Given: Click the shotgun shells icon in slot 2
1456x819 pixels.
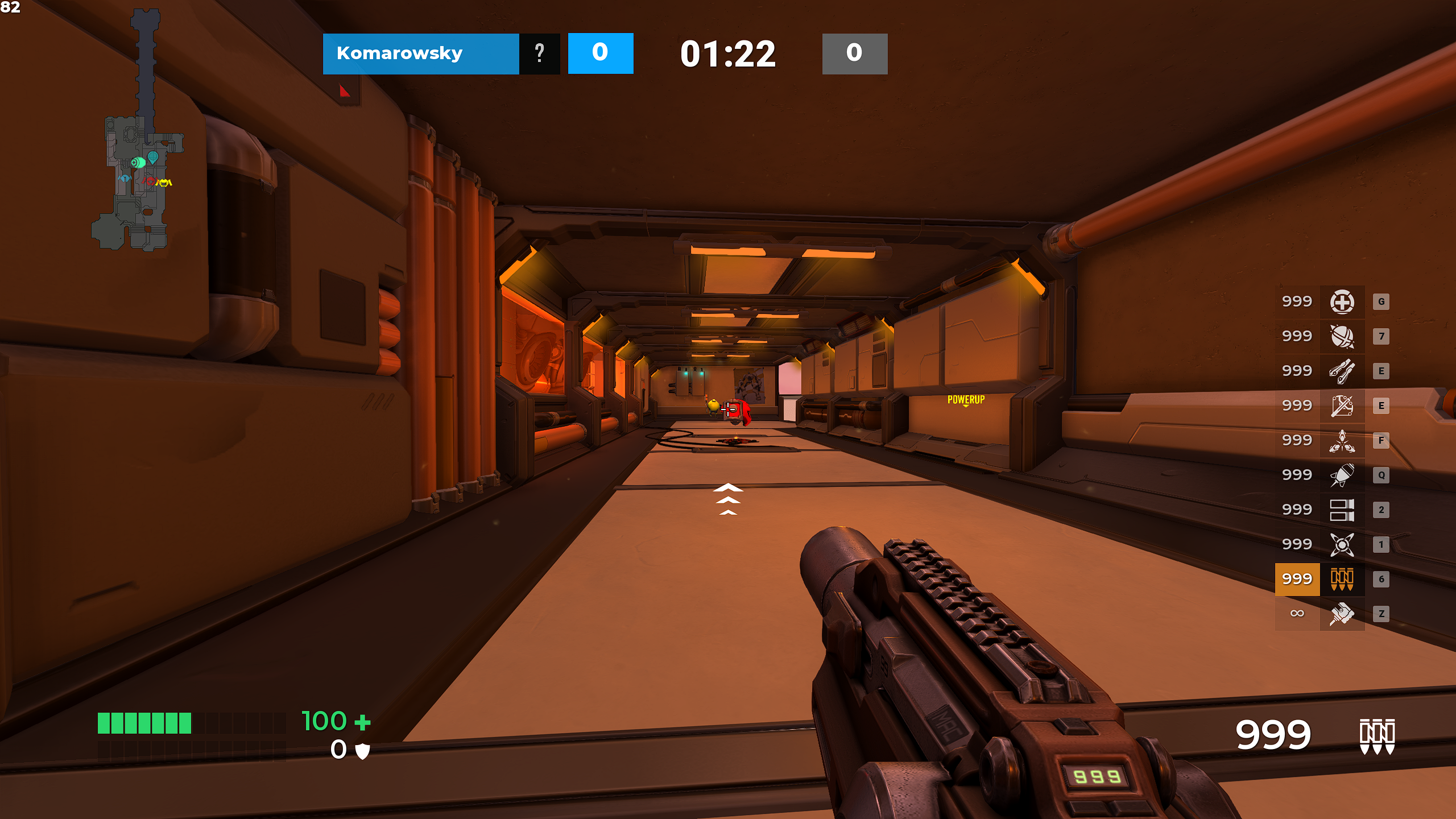Looking at the screenshot, I should tap(1342, 509).
